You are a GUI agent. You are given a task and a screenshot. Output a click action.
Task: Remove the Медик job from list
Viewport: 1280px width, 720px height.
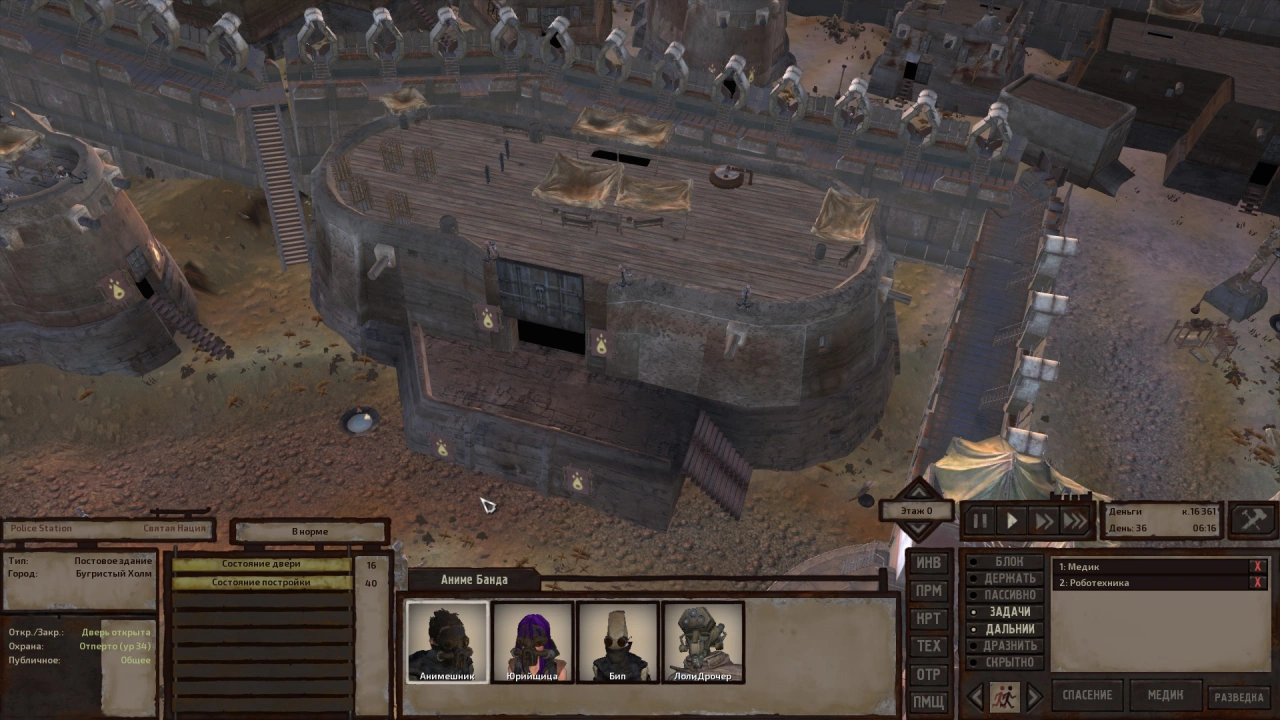tap(1258, 567)
